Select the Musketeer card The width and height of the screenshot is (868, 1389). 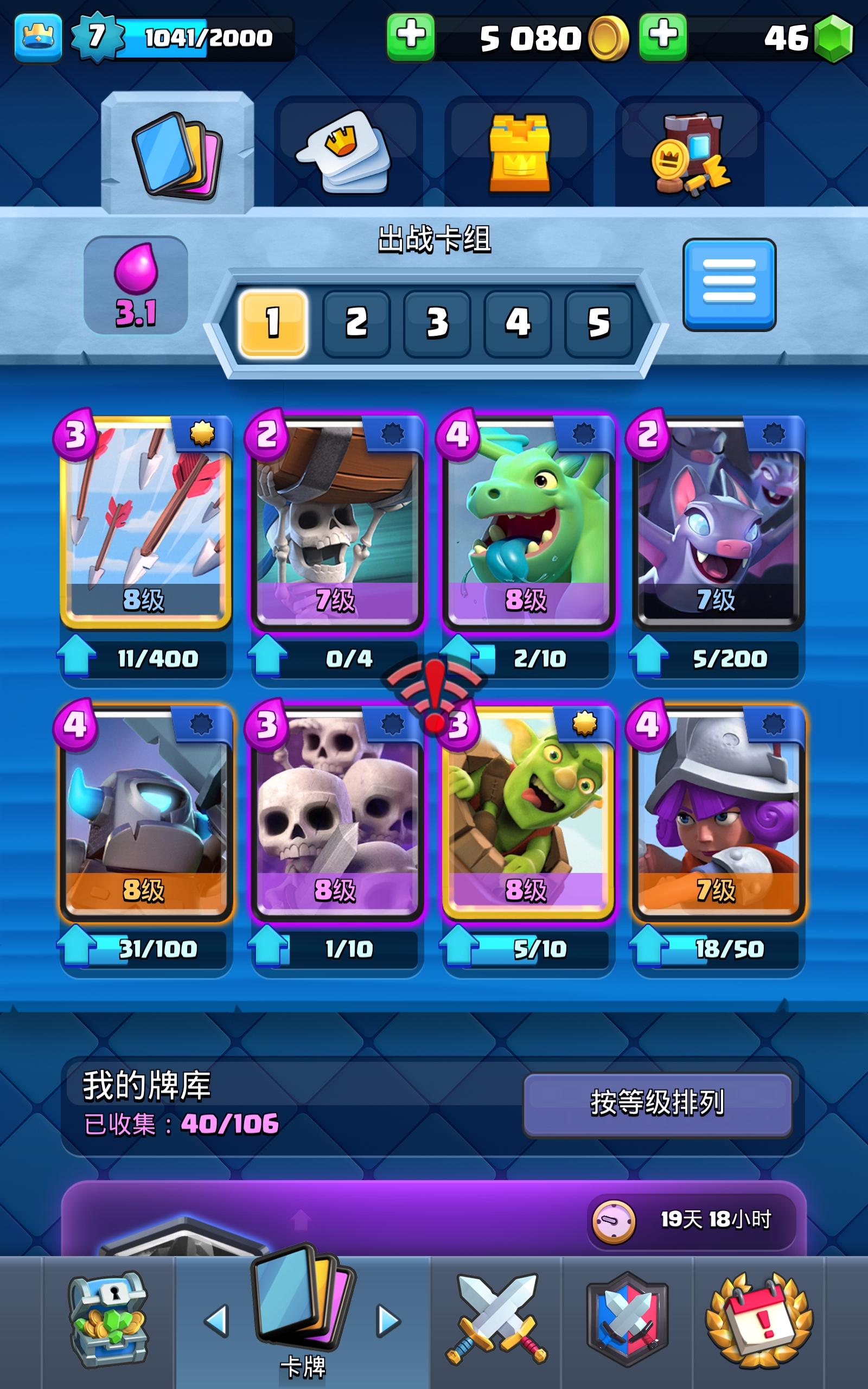(718, 826)
